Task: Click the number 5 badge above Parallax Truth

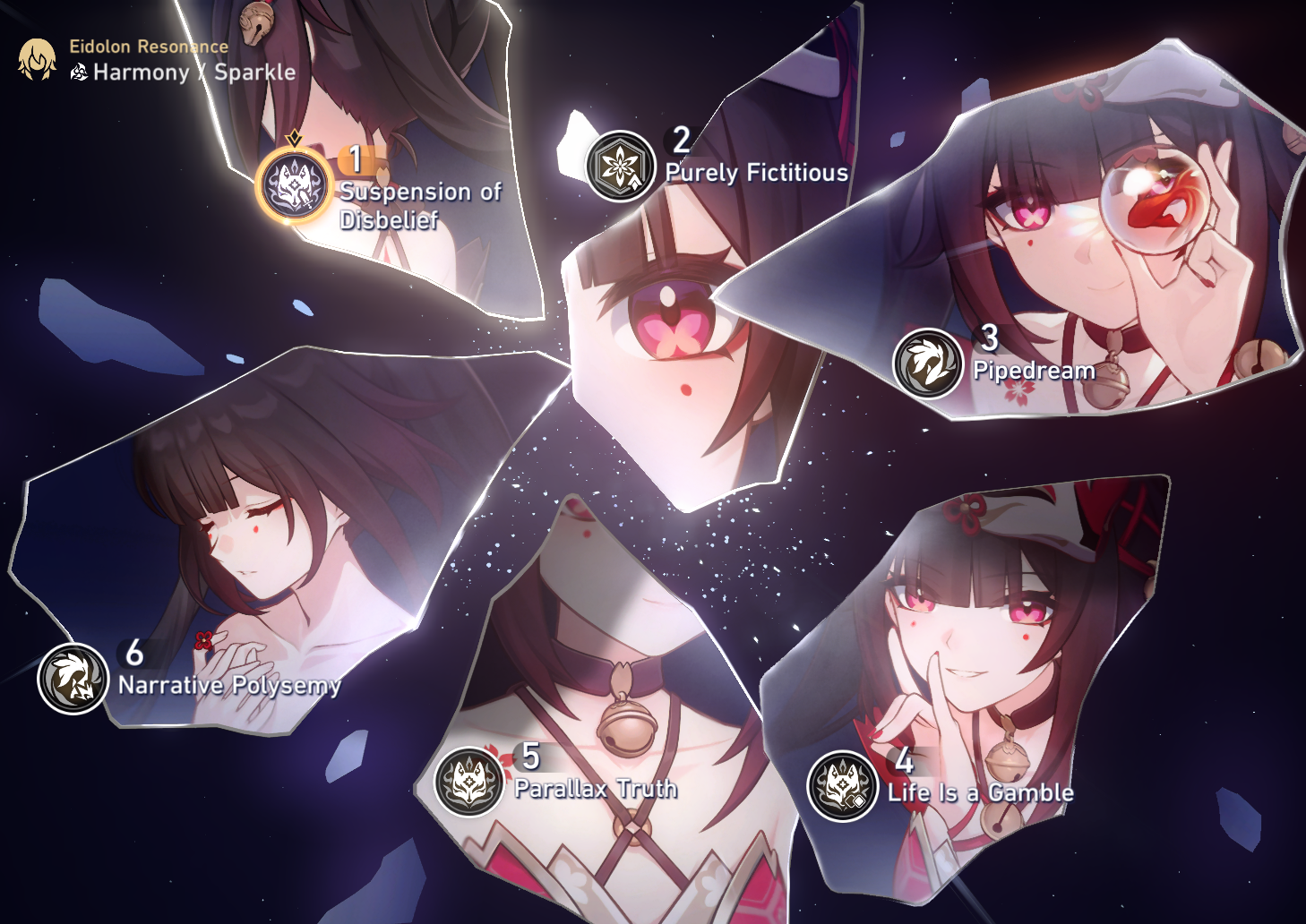Action: point(529,757)
